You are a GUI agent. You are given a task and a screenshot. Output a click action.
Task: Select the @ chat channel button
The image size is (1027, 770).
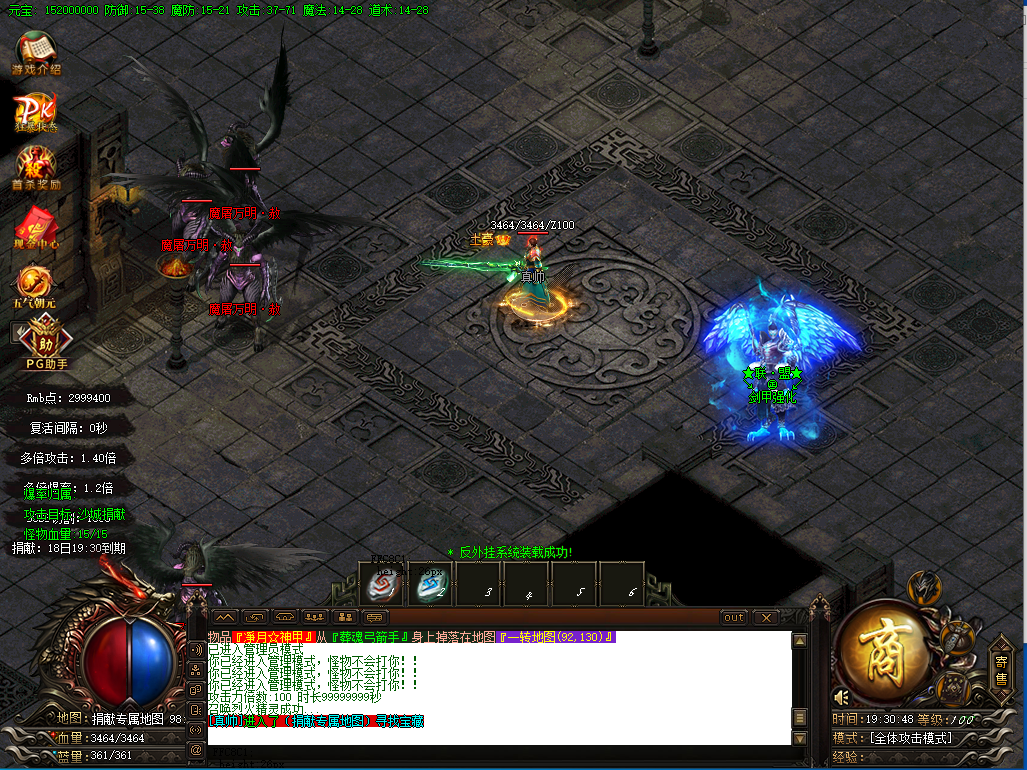[197, 748]
